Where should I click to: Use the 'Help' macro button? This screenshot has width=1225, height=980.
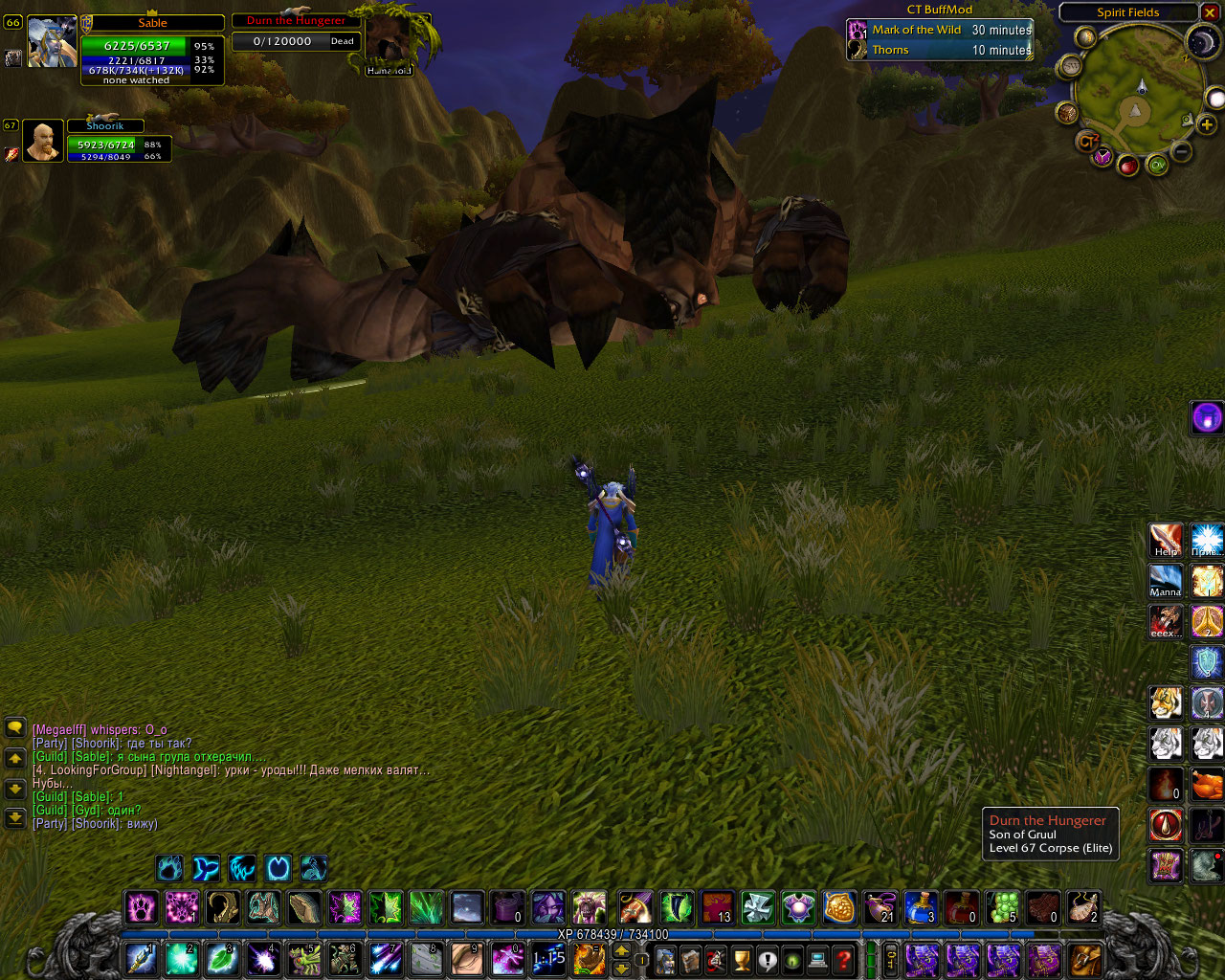click(x=1166, y=541)
